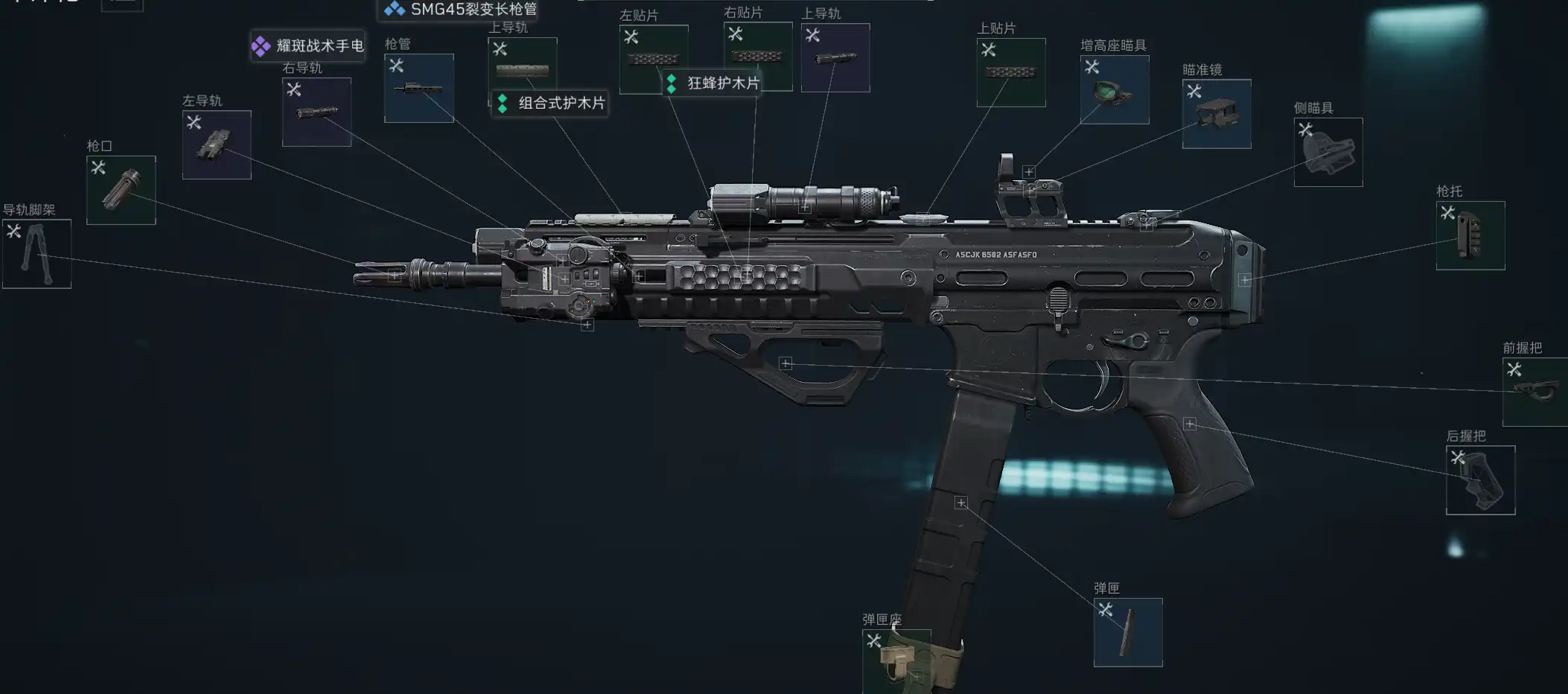Select the 后握把 rear grip slot
This screenshot has height=694, width=1568.
1480,480
